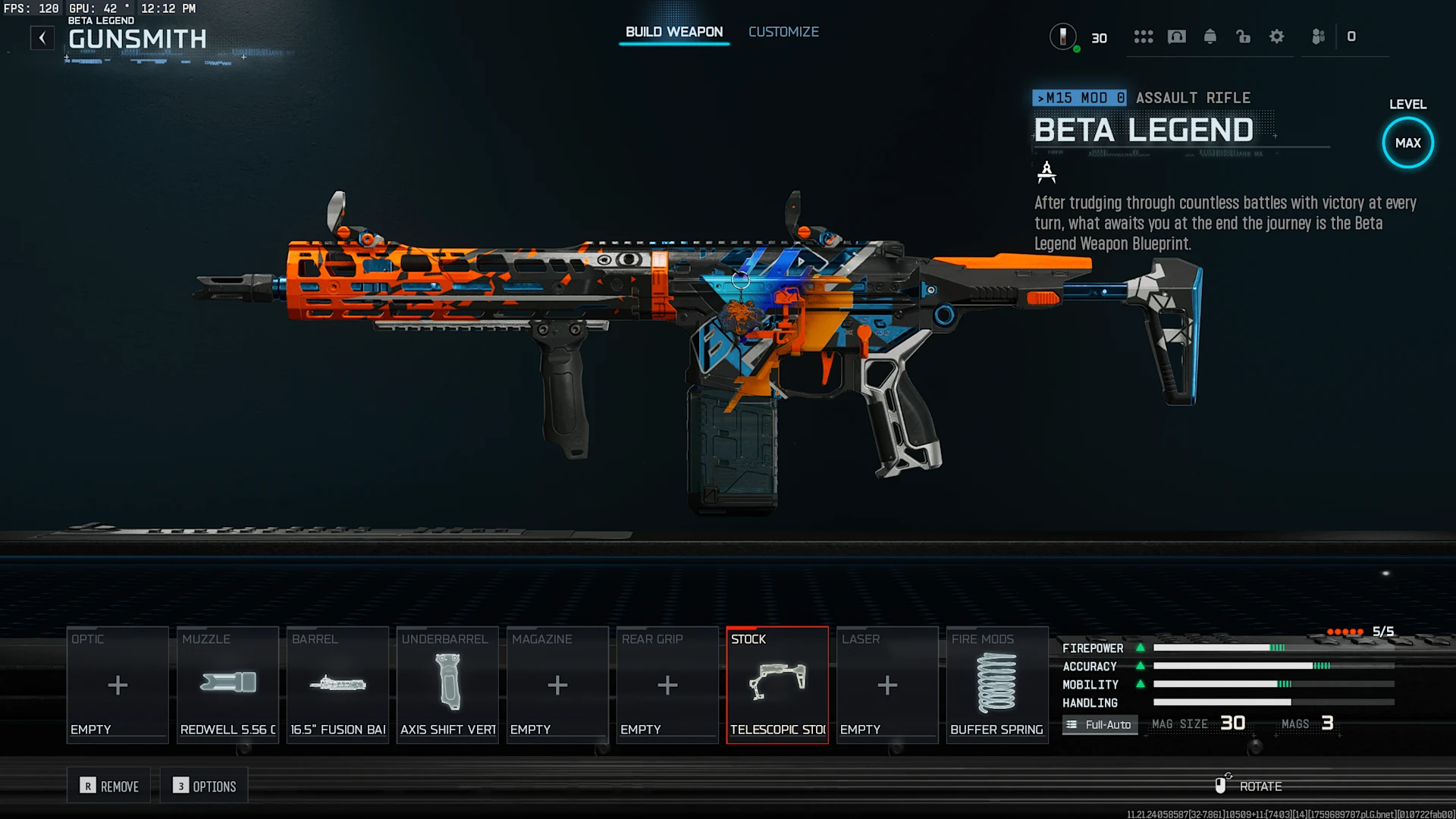Open the settings gear icon

(x=1277, y=36)
